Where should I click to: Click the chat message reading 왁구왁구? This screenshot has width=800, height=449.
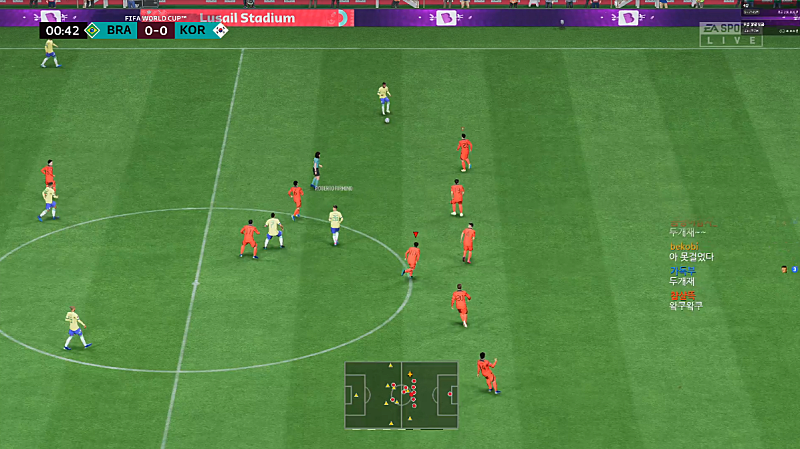point(686,306)
